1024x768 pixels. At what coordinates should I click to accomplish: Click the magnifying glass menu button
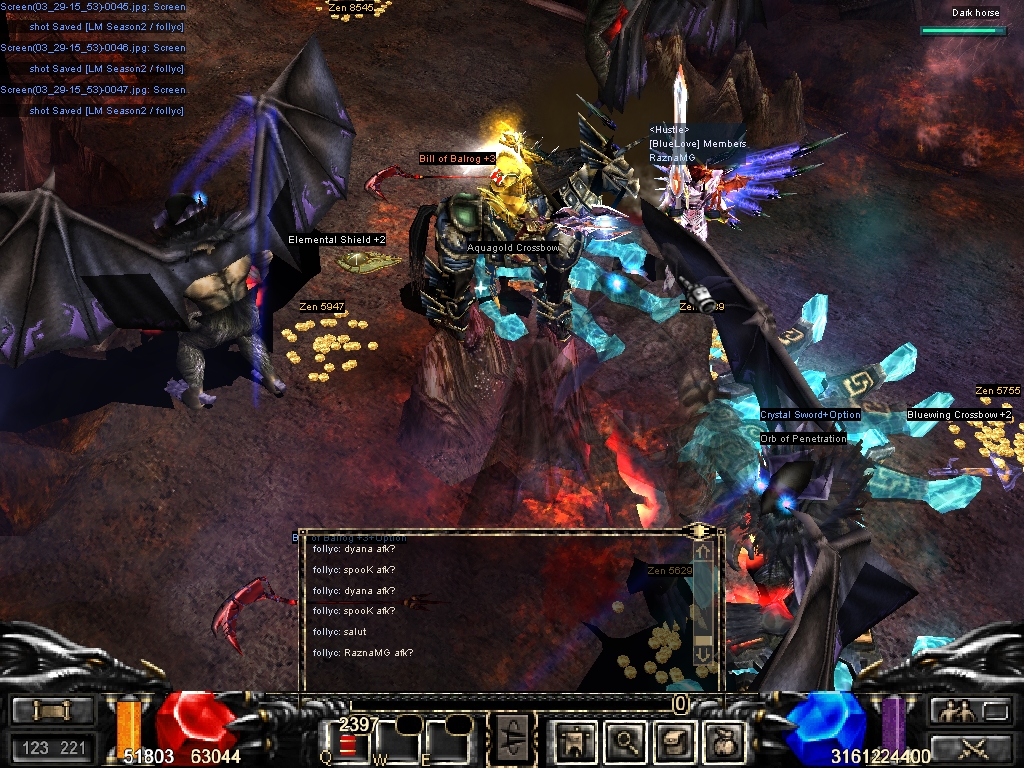[627, 741]
